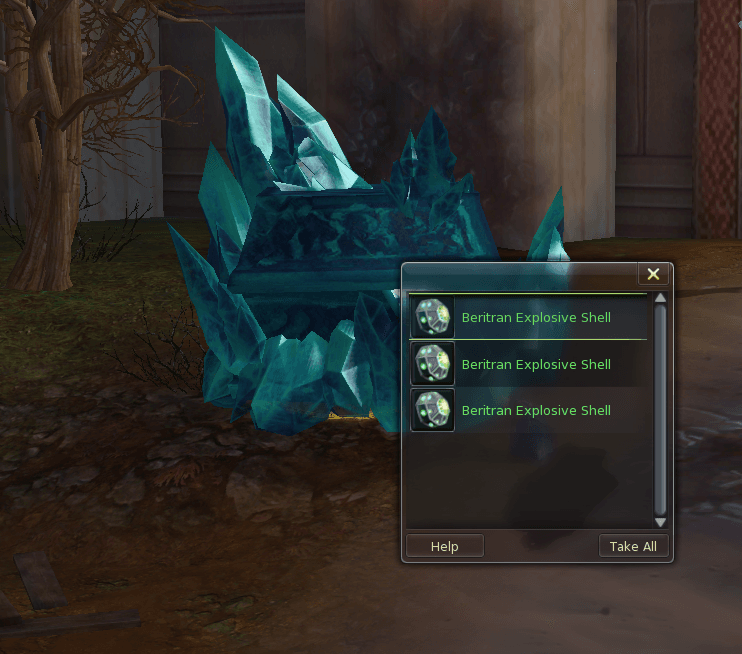Open Help in the loot window
This screenshot has width=742, height=654.
click(x=444, y=546)
